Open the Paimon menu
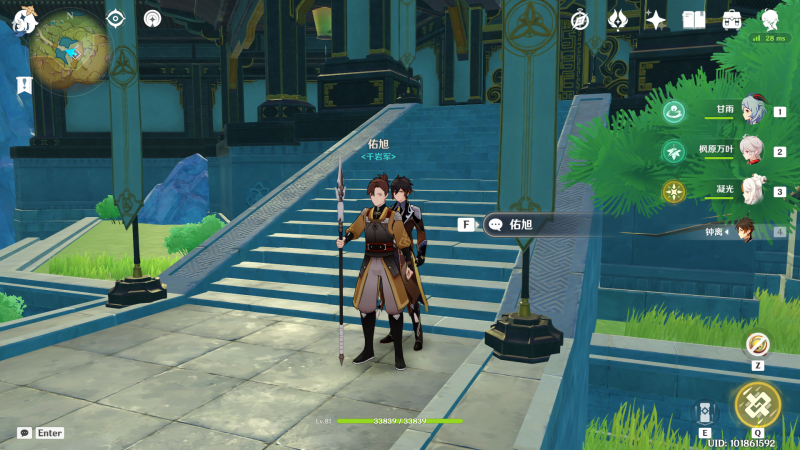Screen dimensions: 800x450 pos(22,20)
